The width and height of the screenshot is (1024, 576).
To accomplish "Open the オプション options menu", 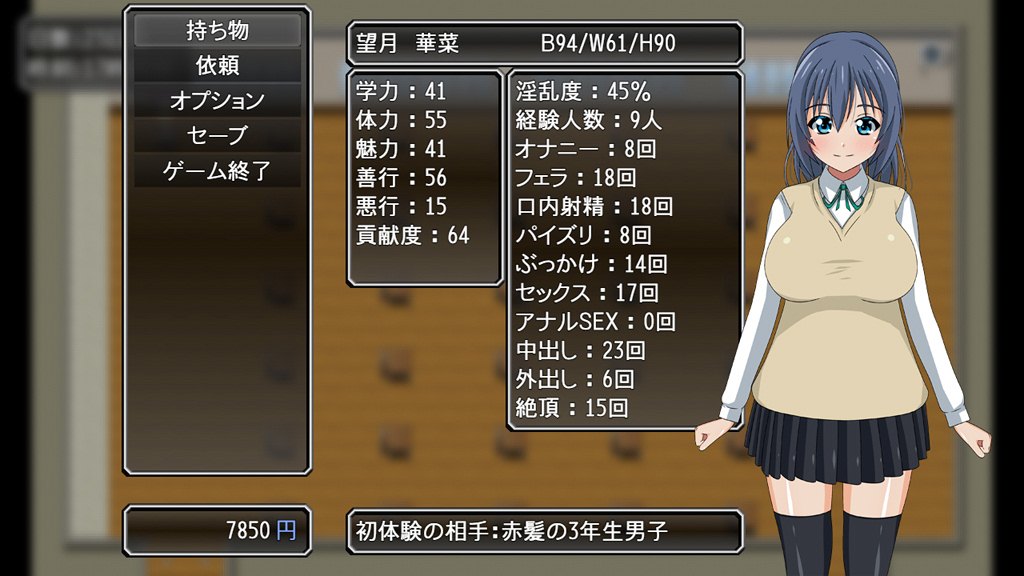I will (217, 101).
